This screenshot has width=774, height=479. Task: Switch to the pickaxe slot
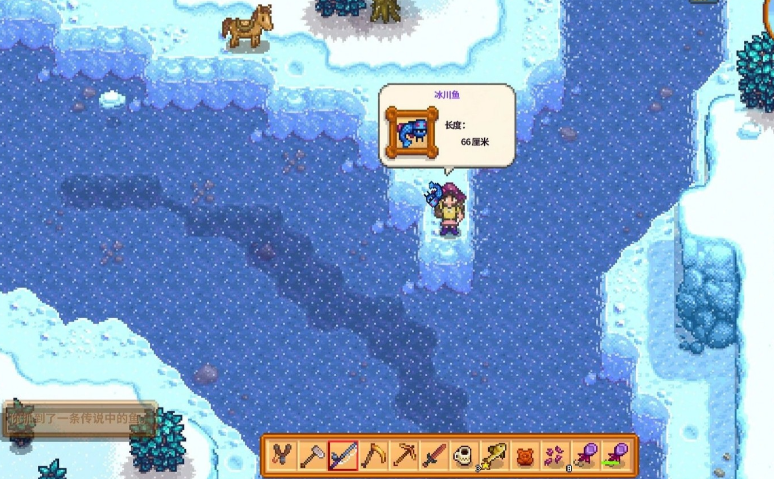pos(403,456)
